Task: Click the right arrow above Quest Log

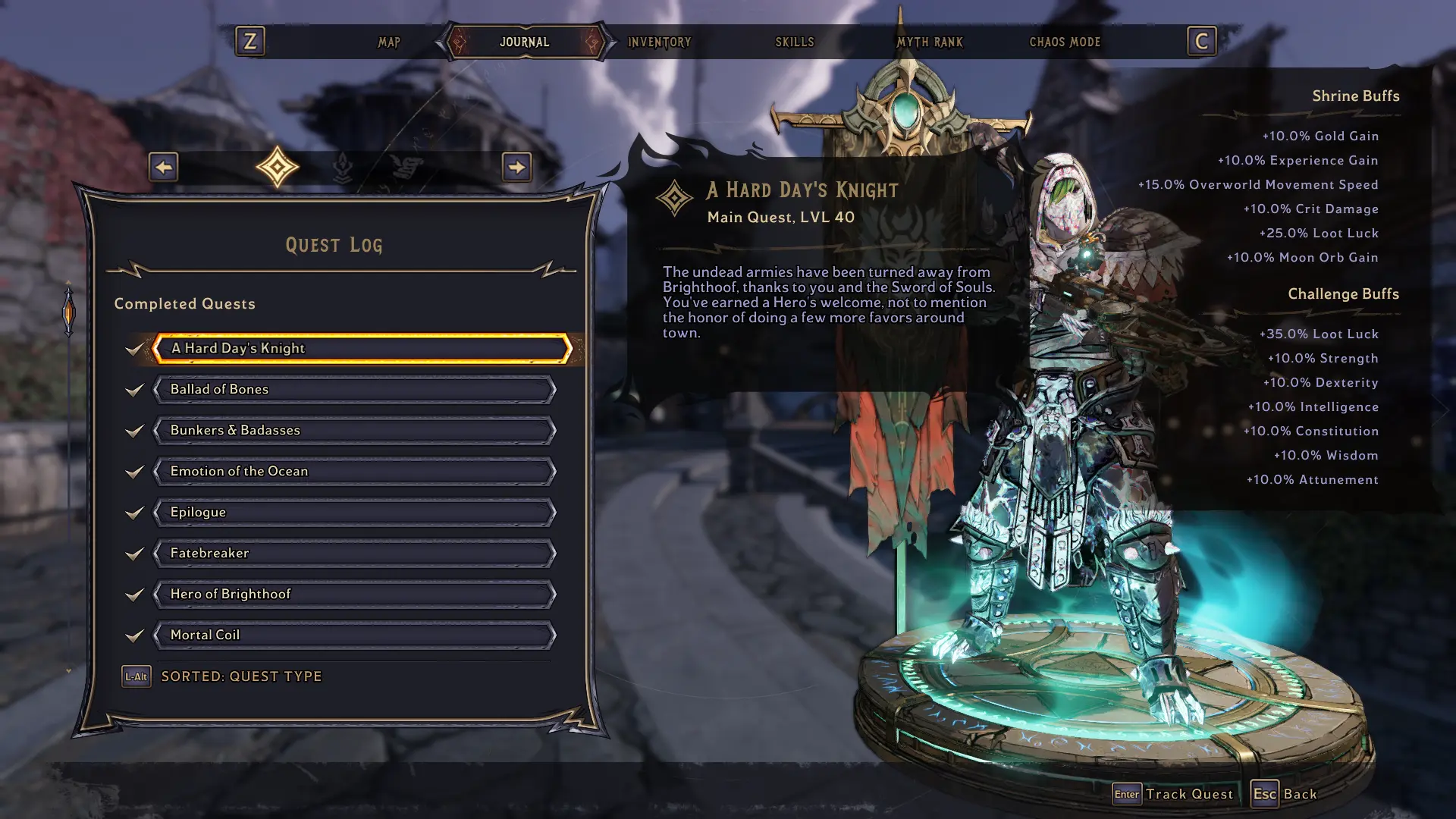Action: point(516,167)
